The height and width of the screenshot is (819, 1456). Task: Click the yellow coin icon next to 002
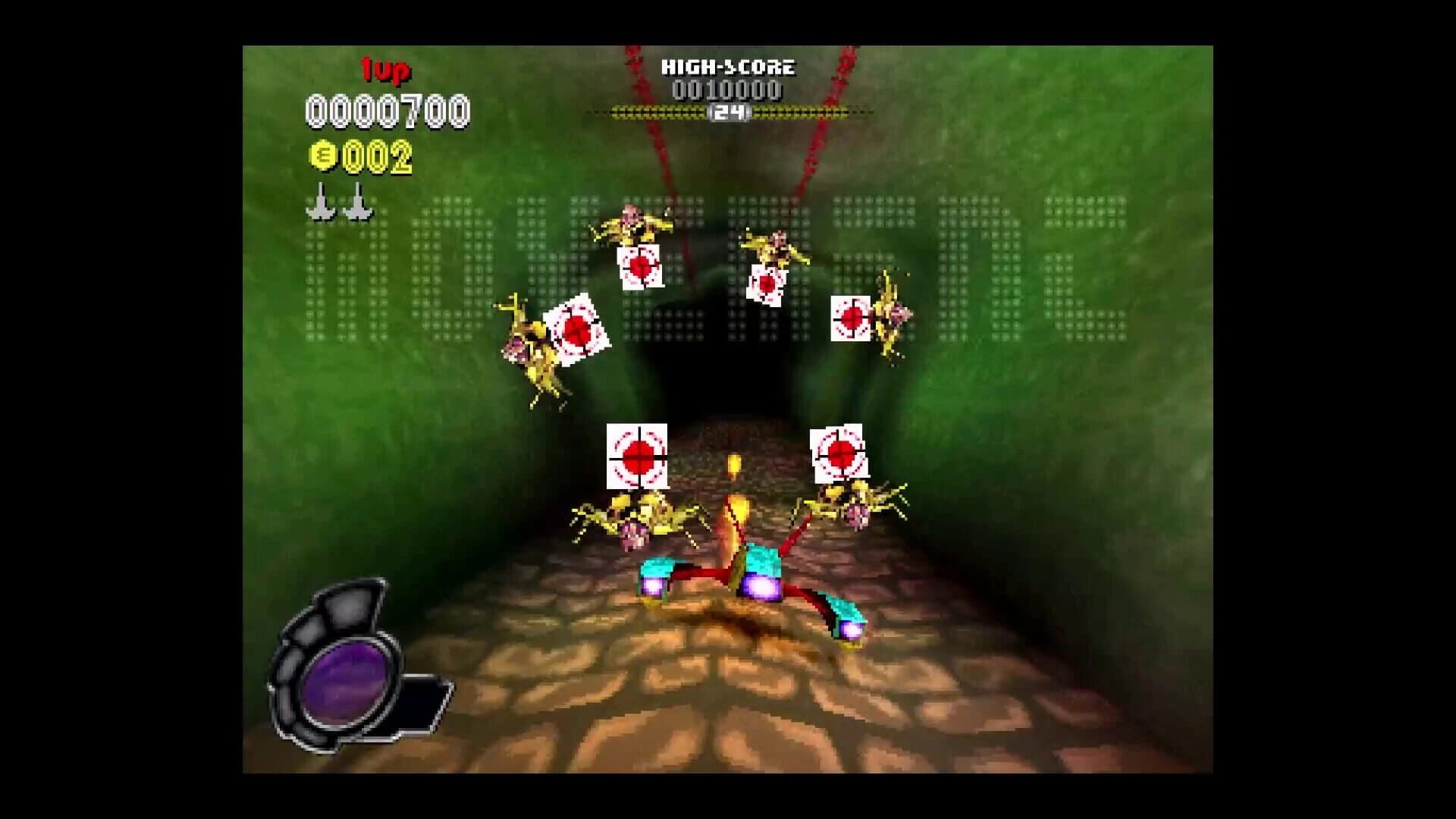tap(325, 155)
